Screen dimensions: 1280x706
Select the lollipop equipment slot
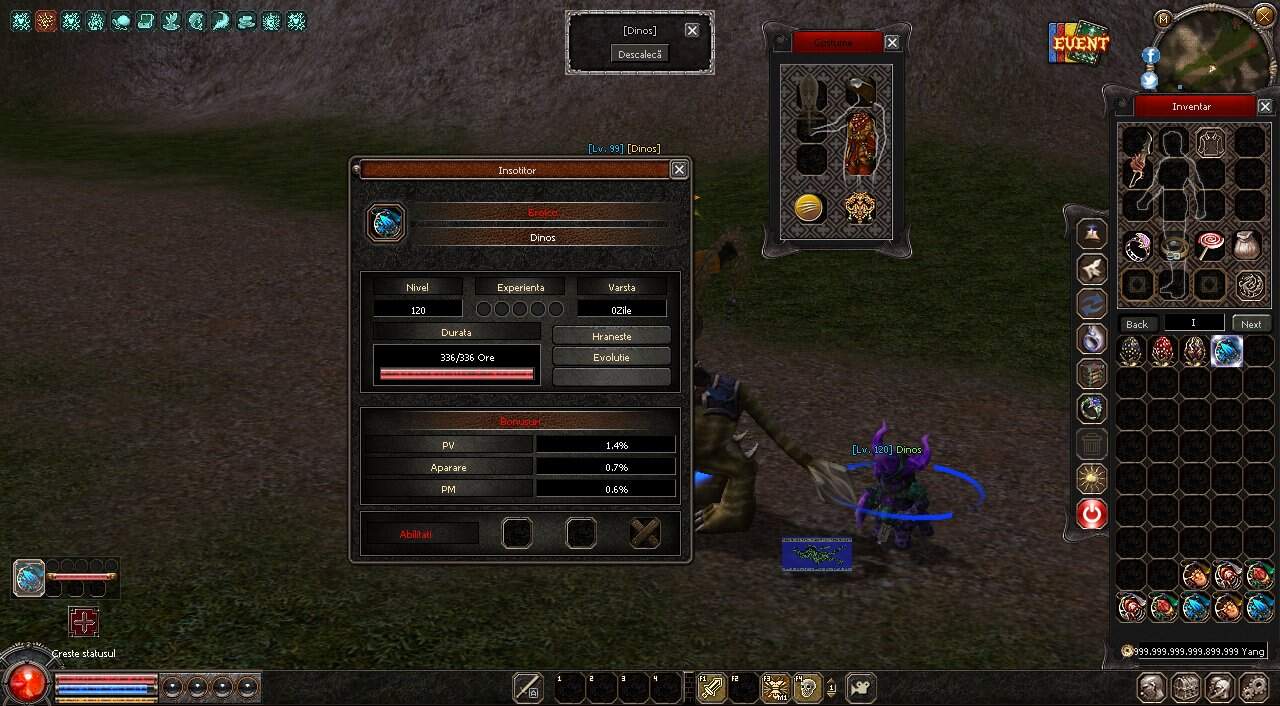coord(1211,246)
